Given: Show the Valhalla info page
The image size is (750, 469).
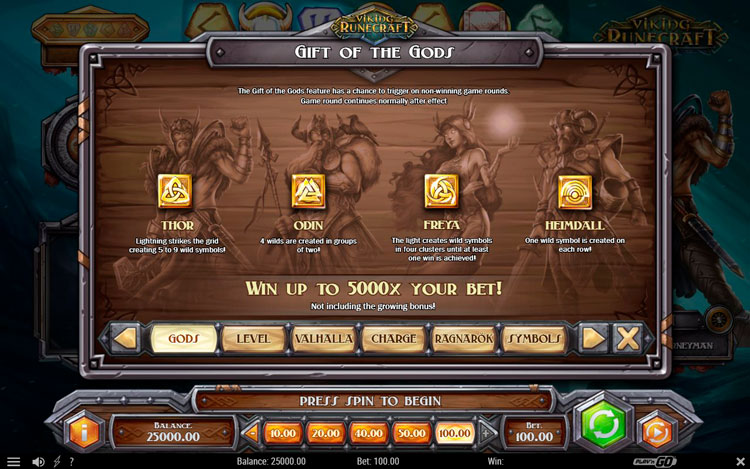Looking at the screenshot, I should coord(323,339).
